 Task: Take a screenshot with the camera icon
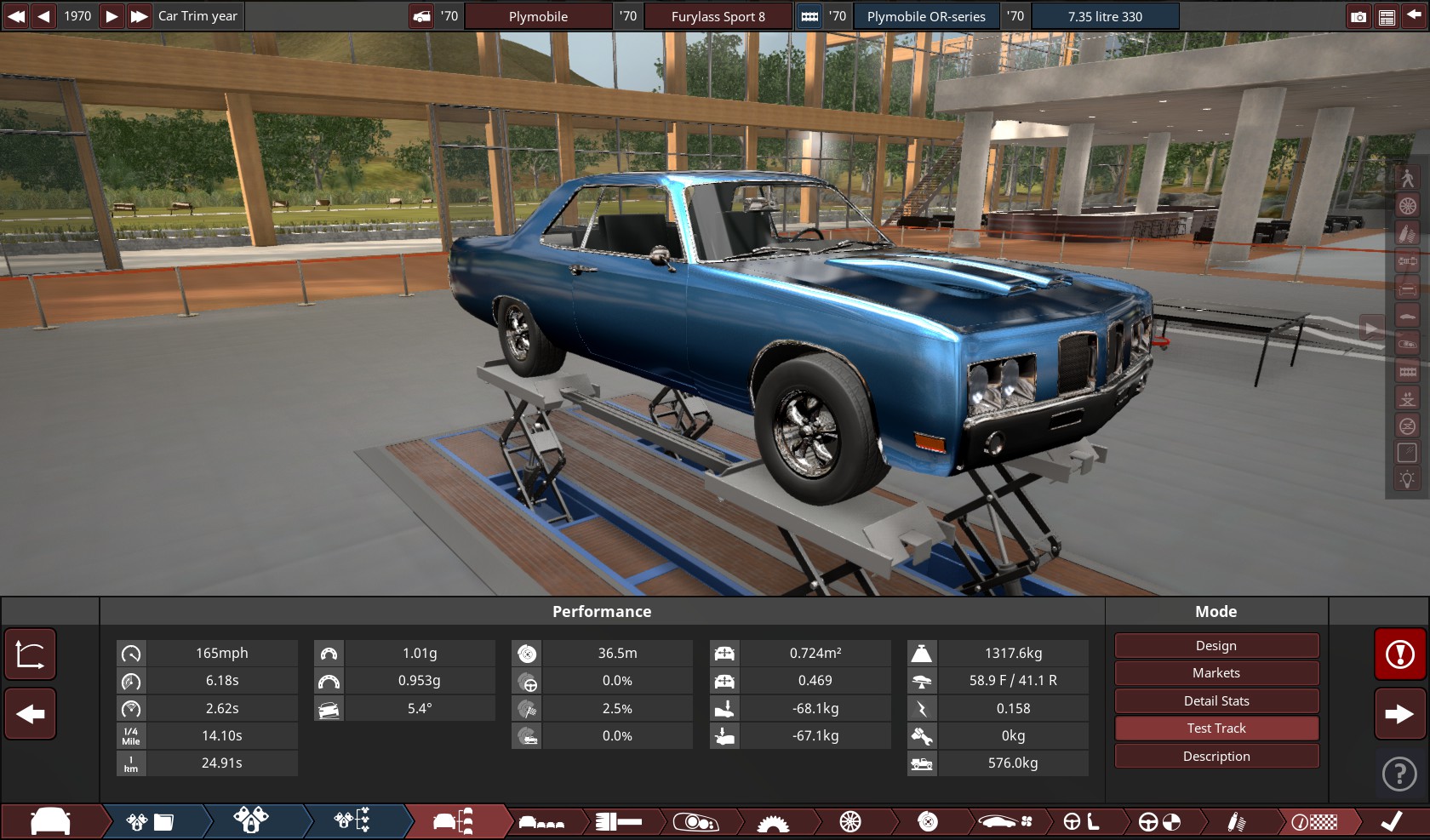pyautogui.click(x=1358, y=16)
